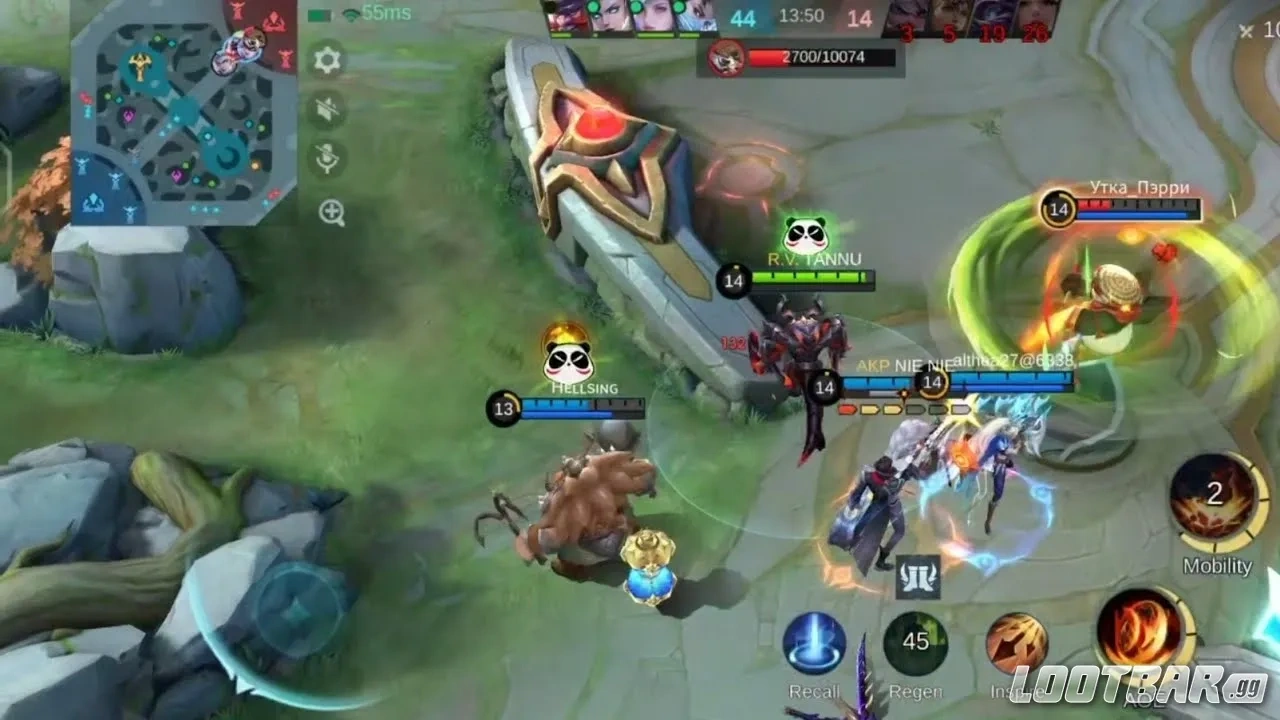Click the magnifier zoom-in icon
Screen dimensions: 1280x720
(x=331, y=212)
